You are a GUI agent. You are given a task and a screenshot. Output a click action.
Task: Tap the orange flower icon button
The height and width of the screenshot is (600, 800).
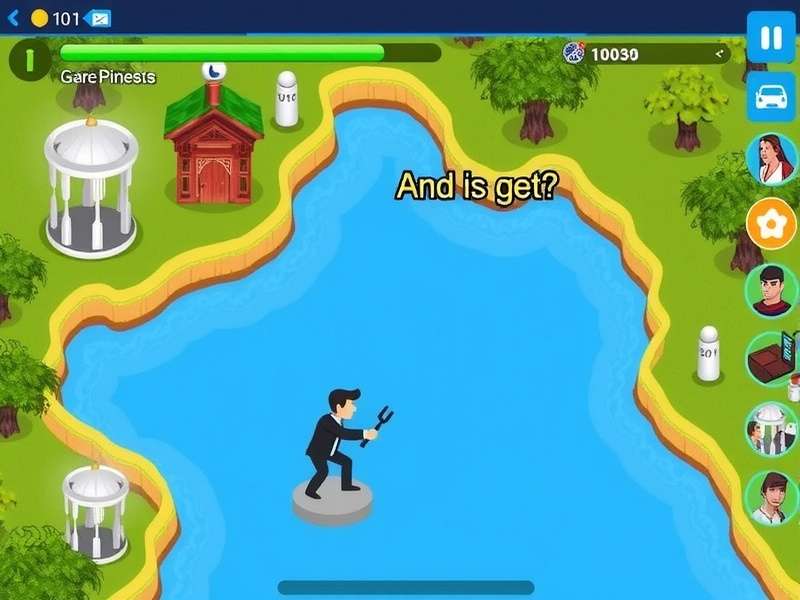coord(771,224)
